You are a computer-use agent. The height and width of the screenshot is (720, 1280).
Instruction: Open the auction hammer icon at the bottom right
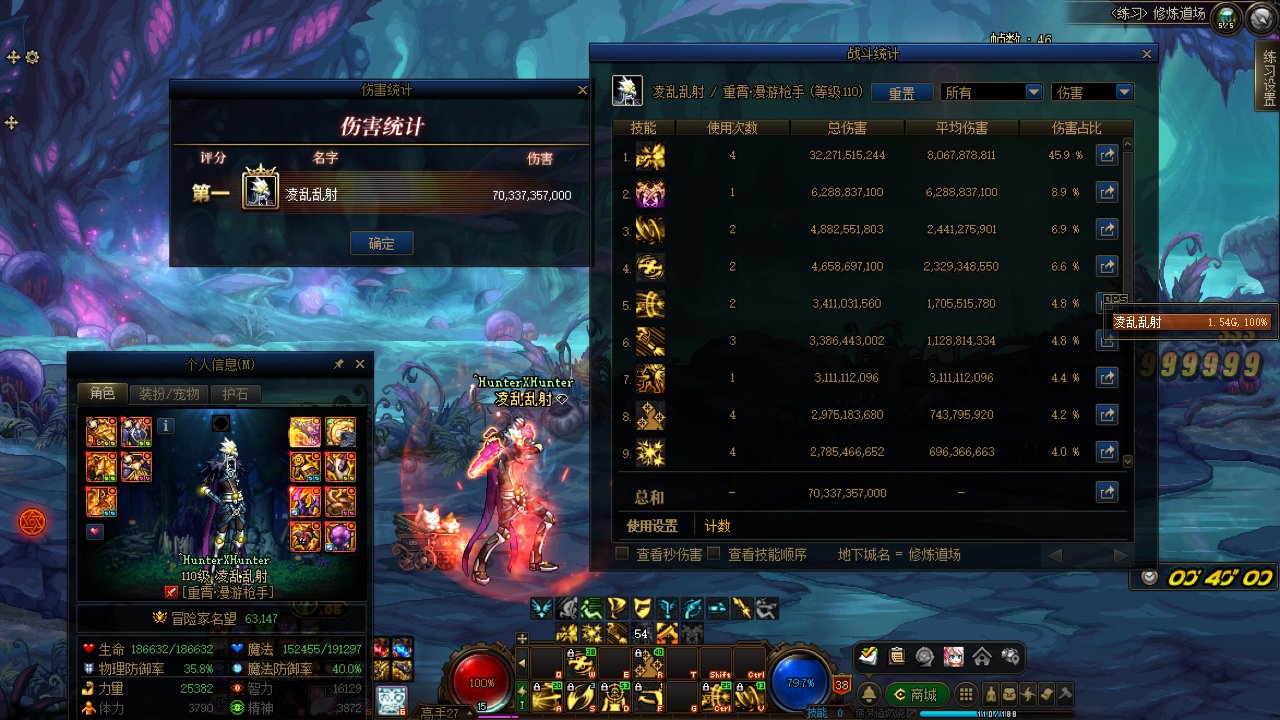(1064, 694)
